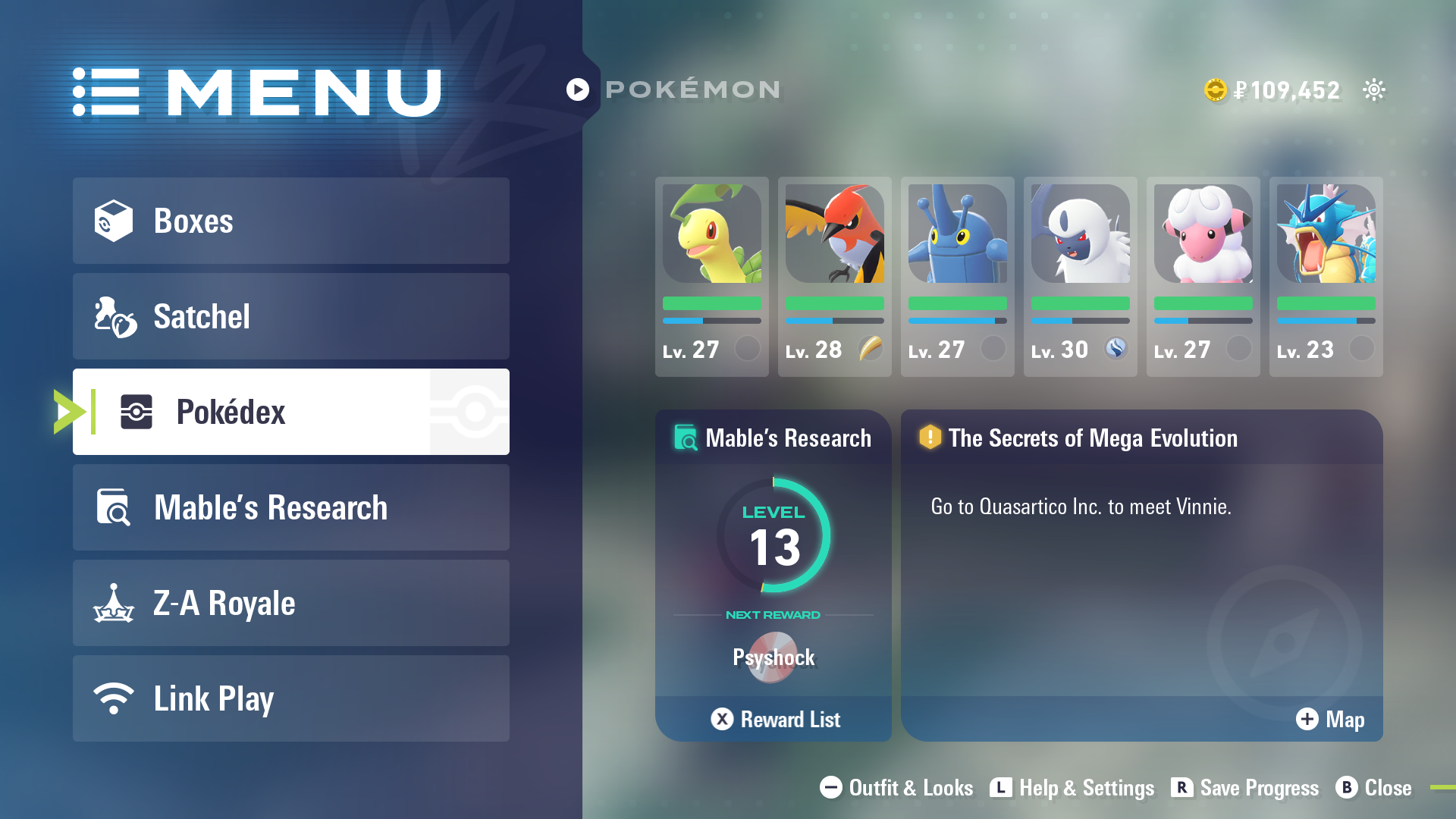
Task: Choose the Z-A Royale entry
Action: point(290,603)
